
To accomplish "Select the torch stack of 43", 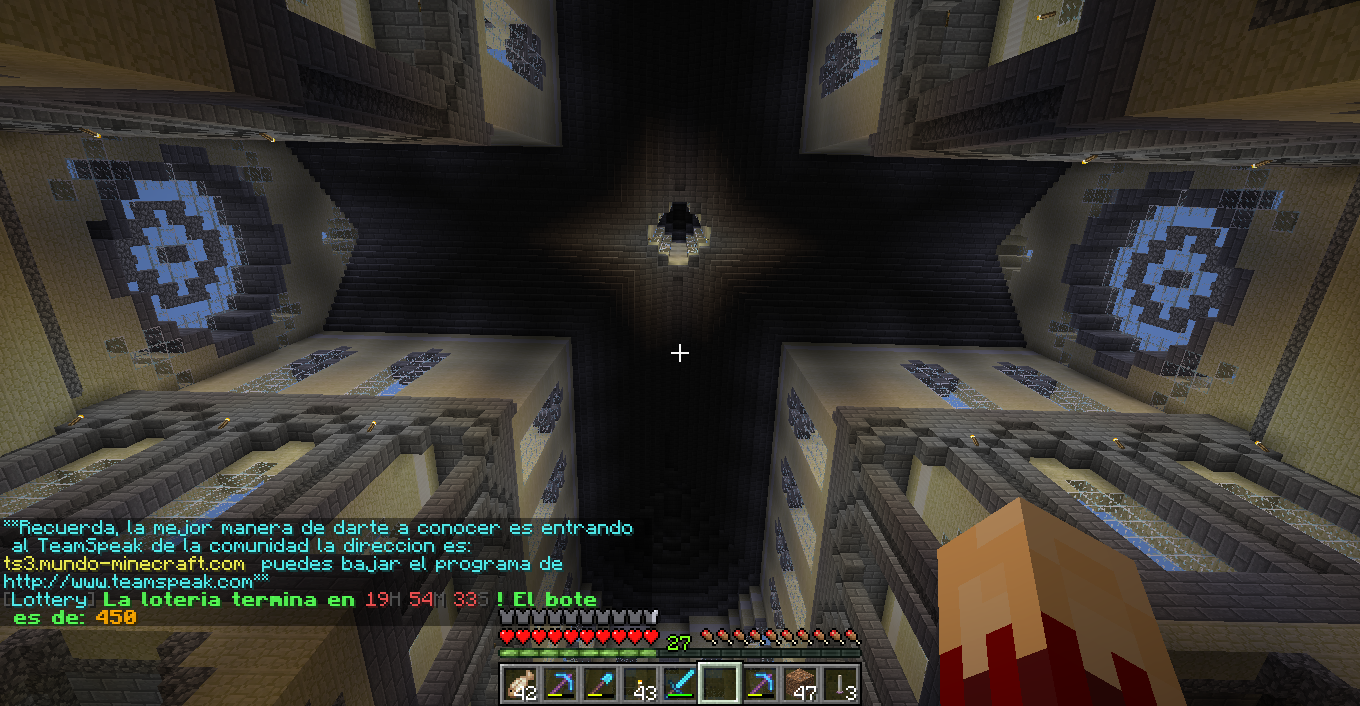I will [x=640, y=683].
